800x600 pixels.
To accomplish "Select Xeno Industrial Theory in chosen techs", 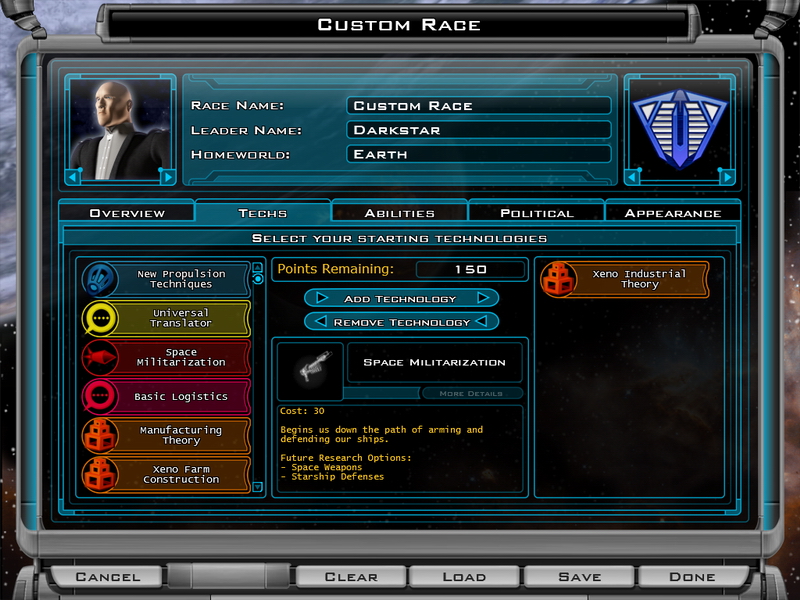I will click(624, 279).
